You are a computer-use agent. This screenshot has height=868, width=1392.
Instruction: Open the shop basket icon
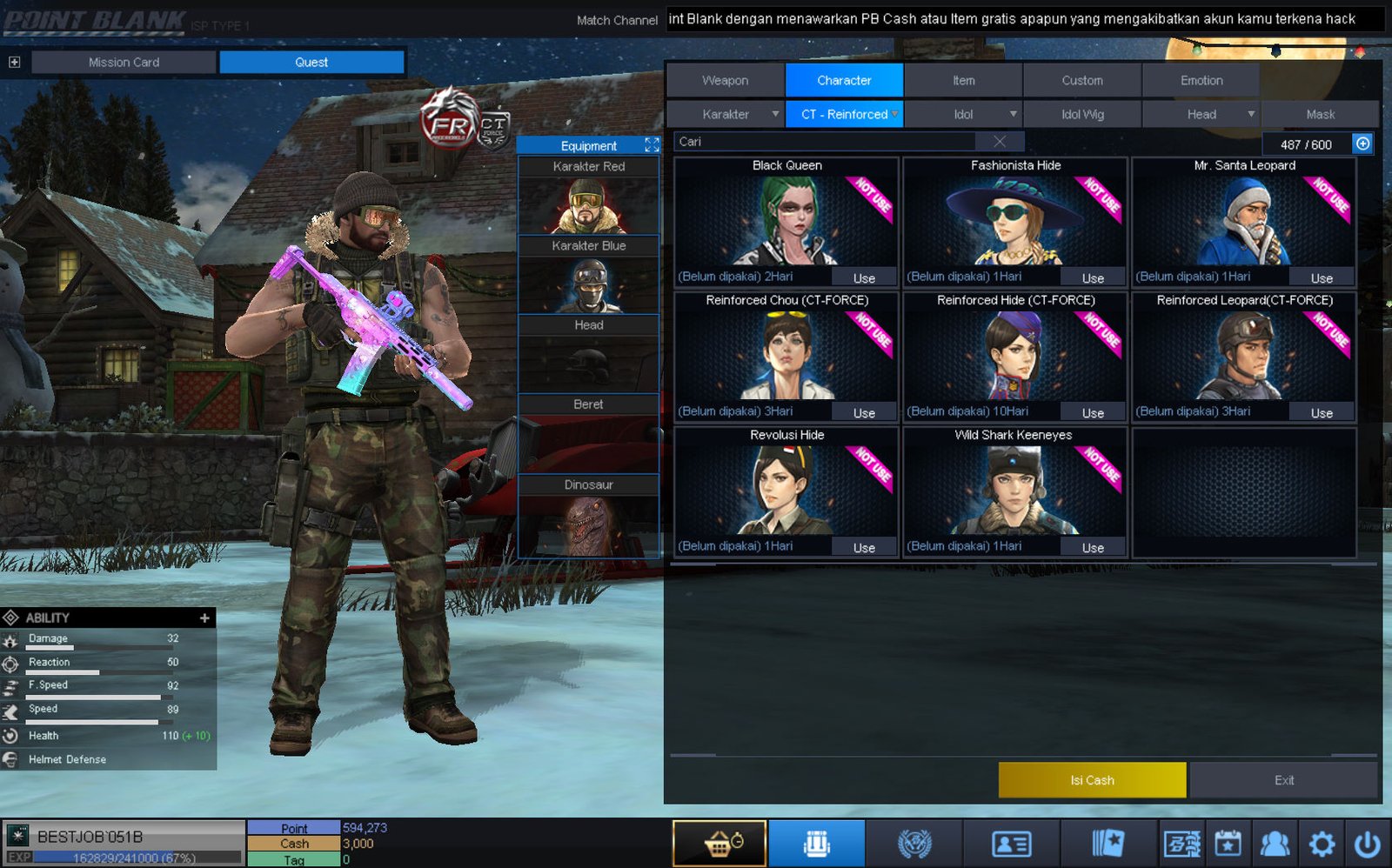[x=719, y=844]
